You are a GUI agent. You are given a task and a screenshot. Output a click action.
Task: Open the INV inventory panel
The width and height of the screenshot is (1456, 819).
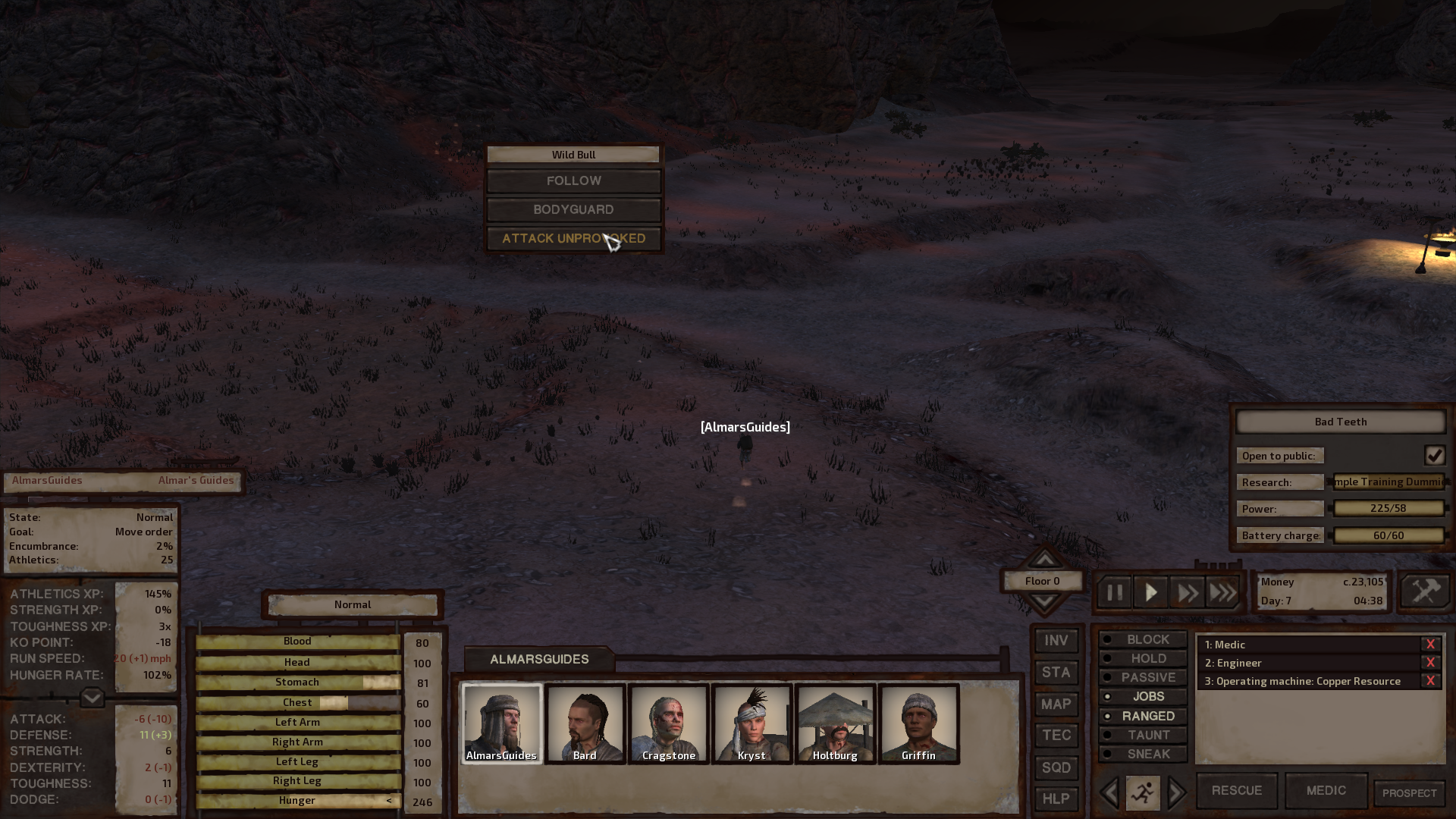(1056, 641)
